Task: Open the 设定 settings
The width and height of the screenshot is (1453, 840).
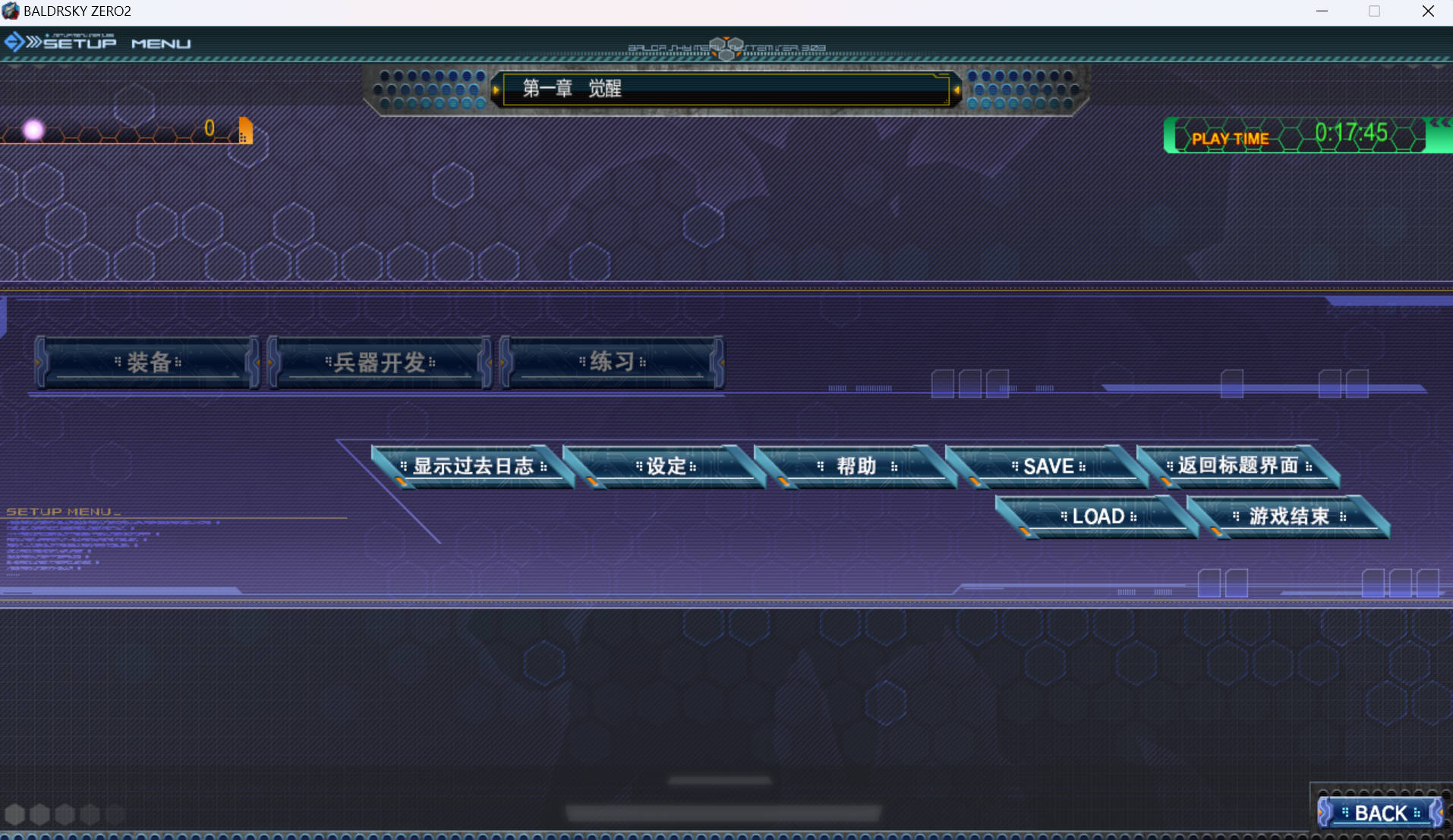Action: 666,466
